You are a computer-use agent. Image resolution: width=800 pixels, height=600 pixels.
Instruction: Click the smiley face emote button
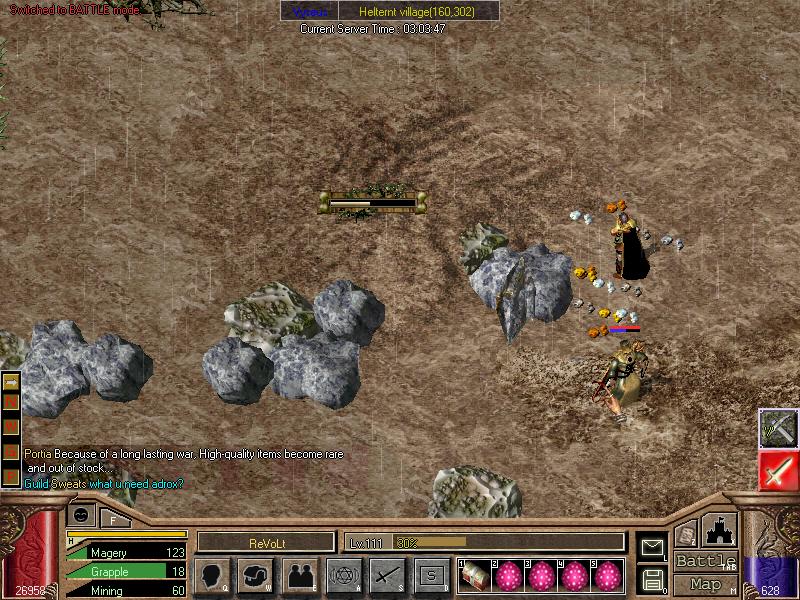(82, 514)
